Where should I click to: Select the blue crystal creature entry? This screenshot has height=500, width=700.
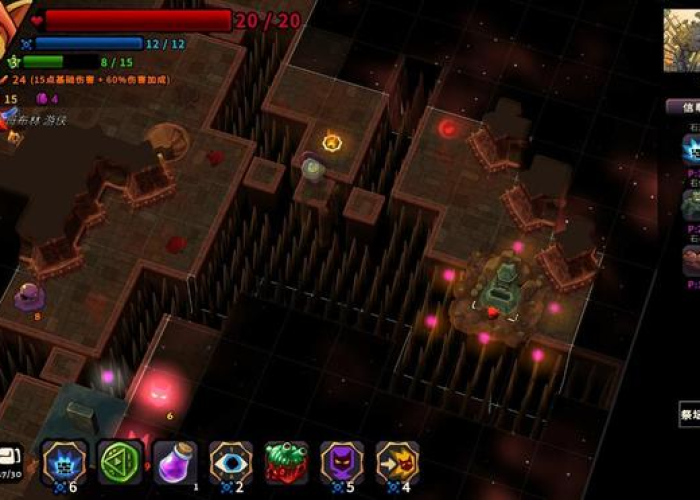pyautogui.click(x=691, y=150)
